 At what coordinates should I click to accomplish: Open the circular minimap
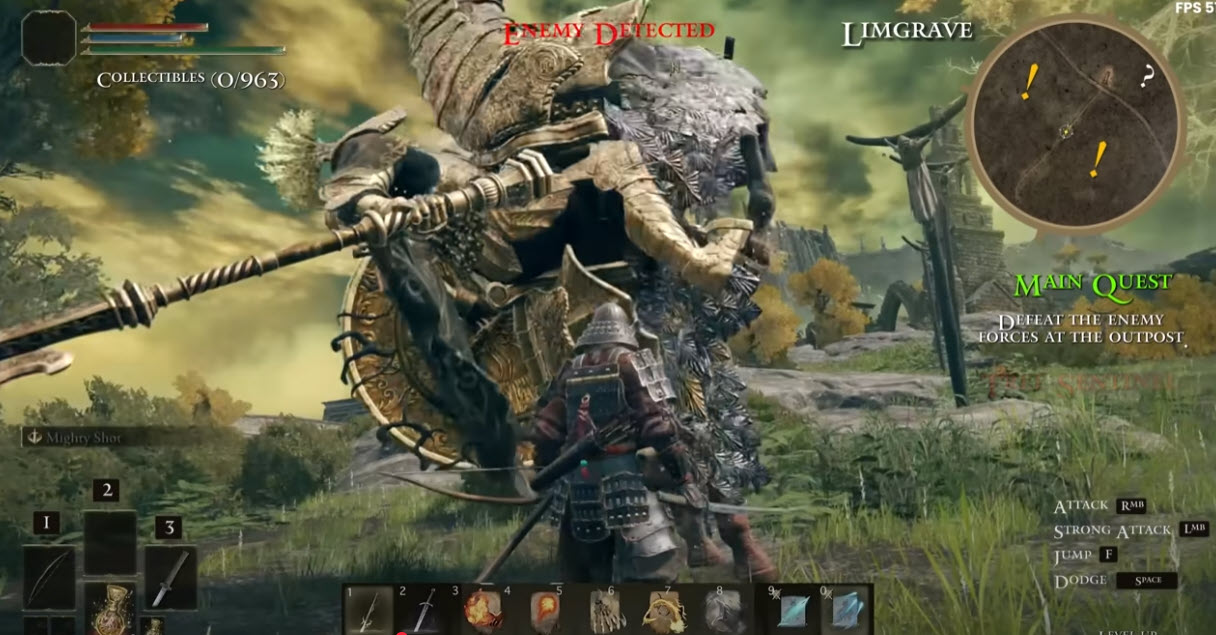click(1075, 124)
